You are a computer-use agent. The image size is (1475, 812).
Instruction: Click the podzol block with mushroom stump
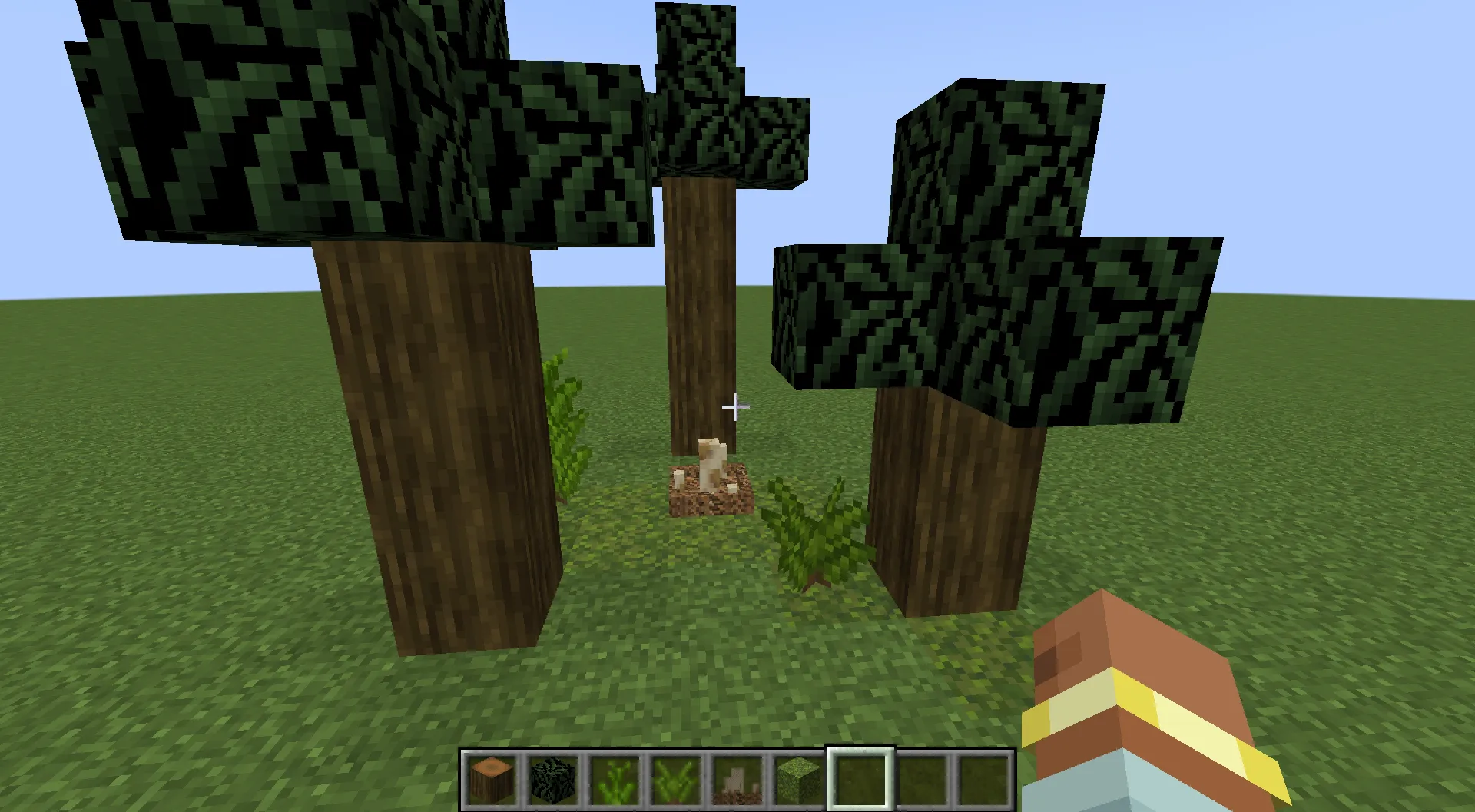coord(707,492)
